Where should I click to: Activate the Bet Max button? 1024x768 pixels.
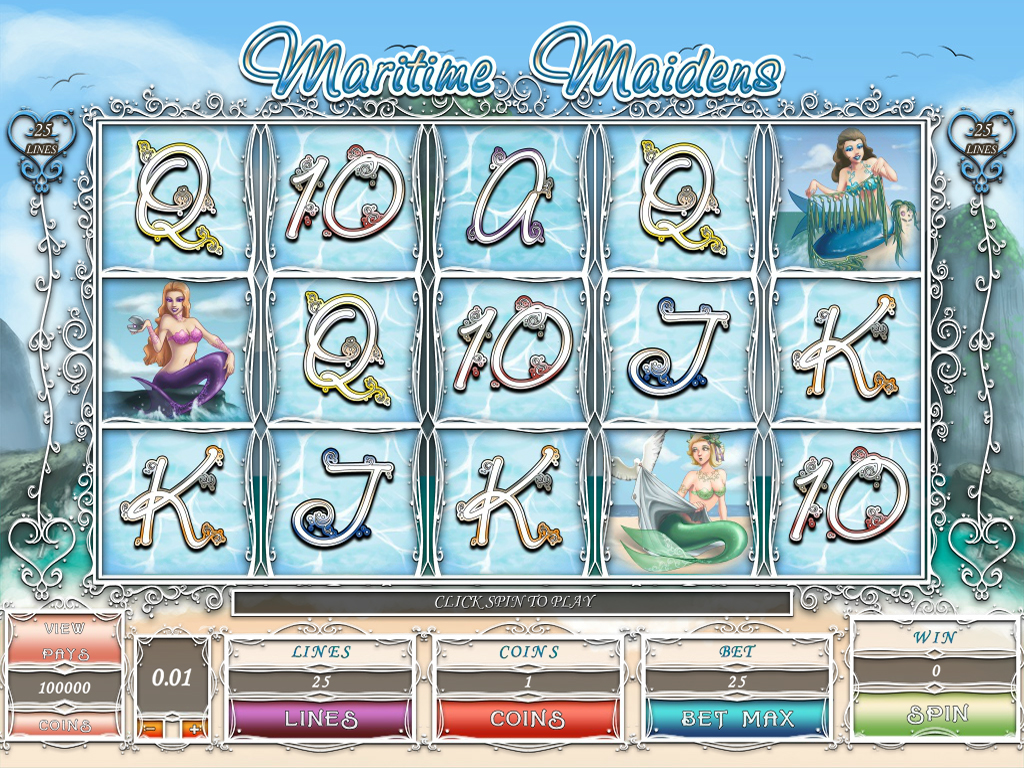[736, 718]
